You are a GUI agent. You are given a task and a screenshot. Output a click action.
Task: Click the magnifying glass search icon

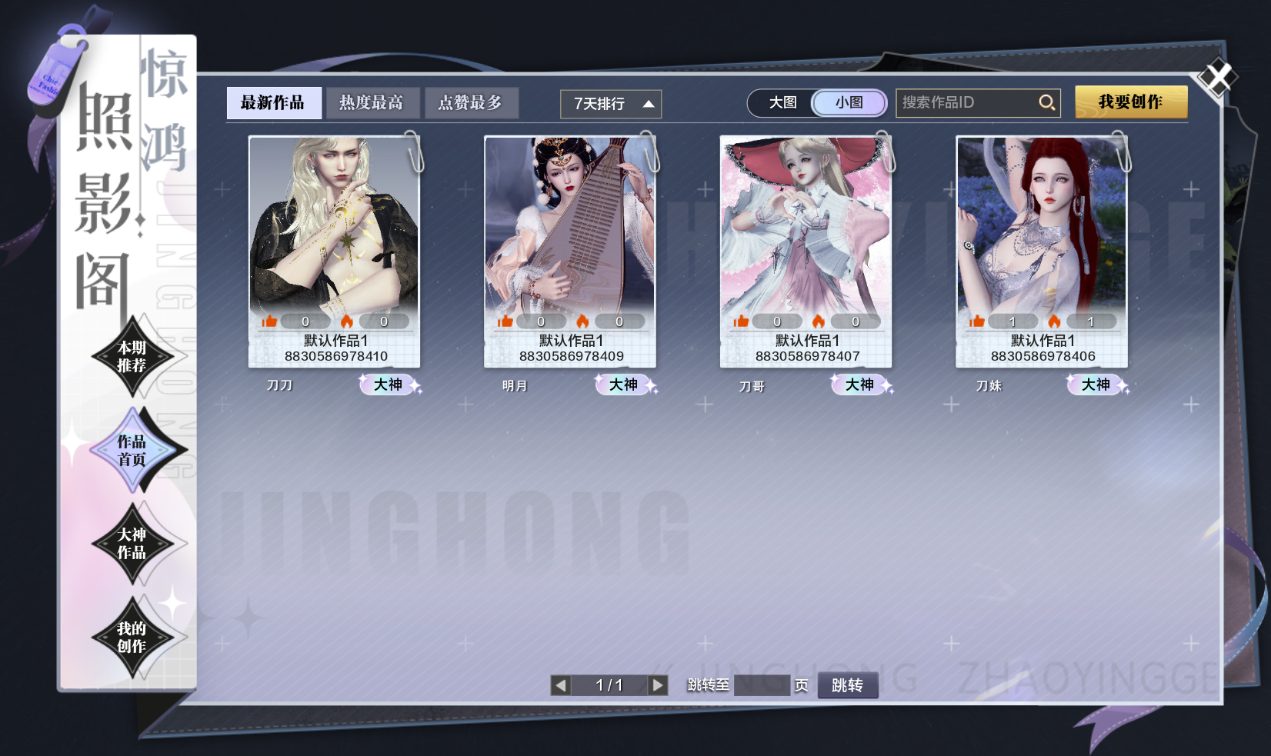[1047, 103]
